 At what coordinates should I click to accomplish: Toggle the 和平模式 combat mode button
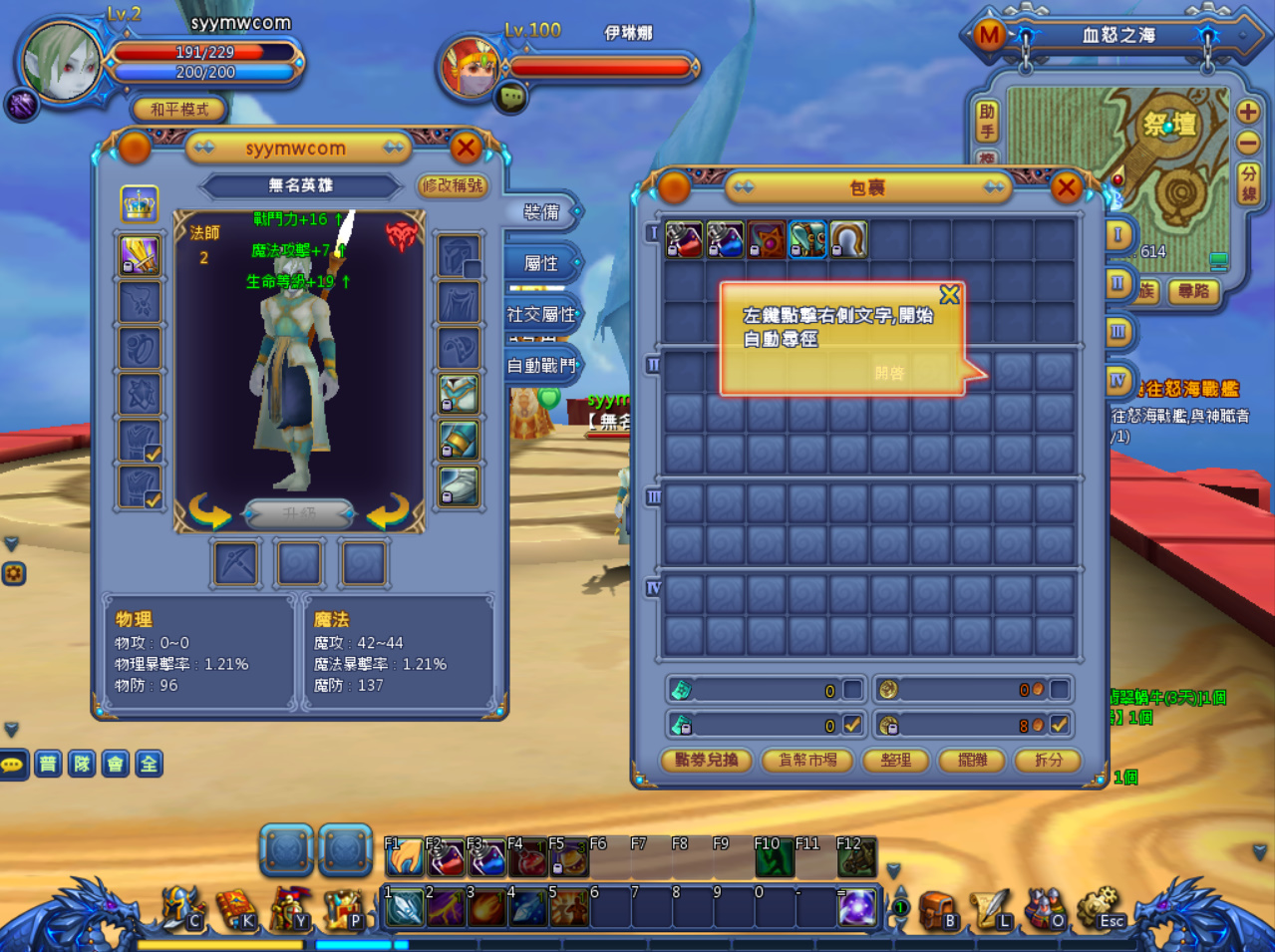click(x=179, y=109)
